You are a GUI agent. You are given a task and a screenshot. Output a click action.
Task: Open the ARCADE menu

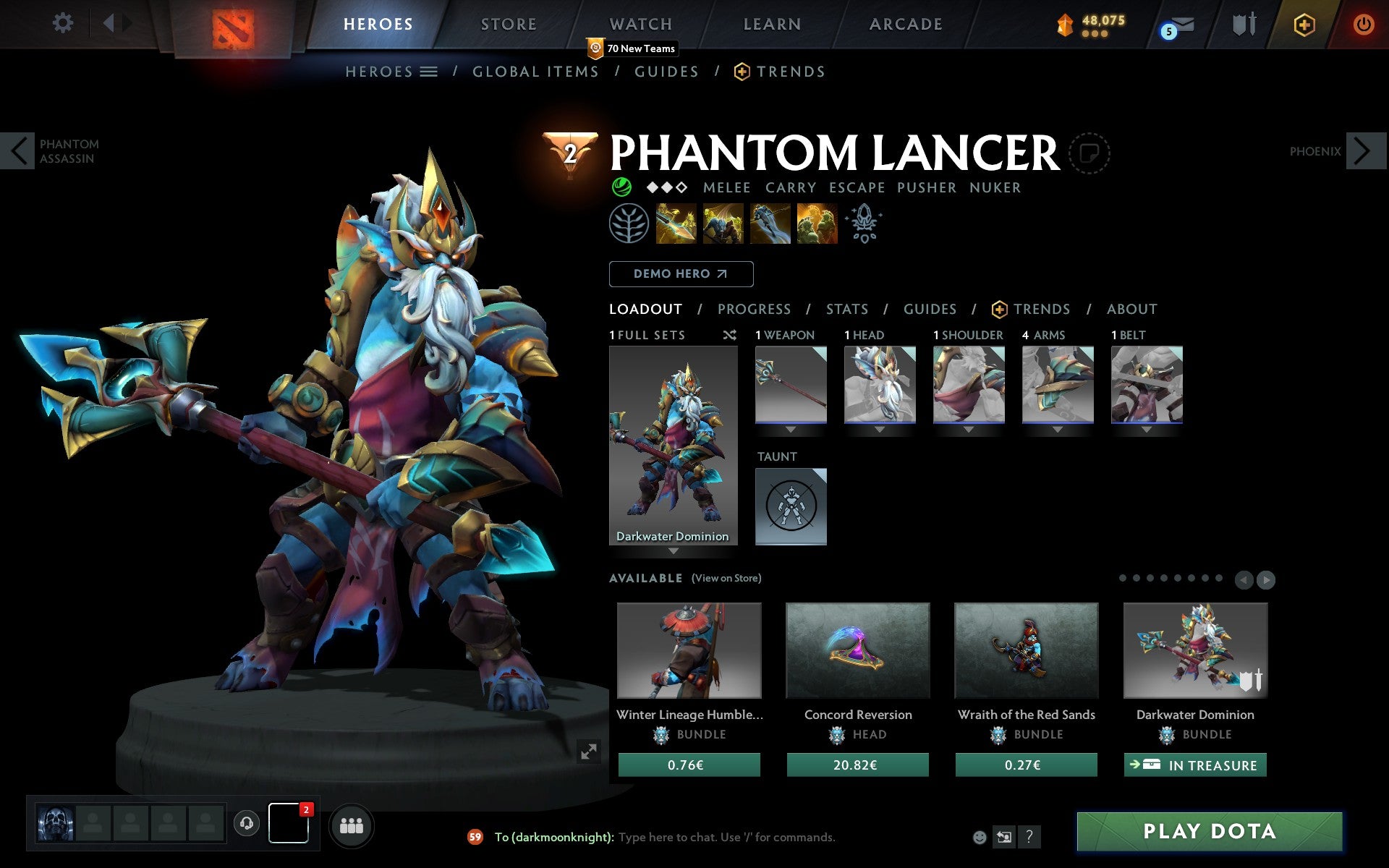pyautogui.click(x=905, y=24)
